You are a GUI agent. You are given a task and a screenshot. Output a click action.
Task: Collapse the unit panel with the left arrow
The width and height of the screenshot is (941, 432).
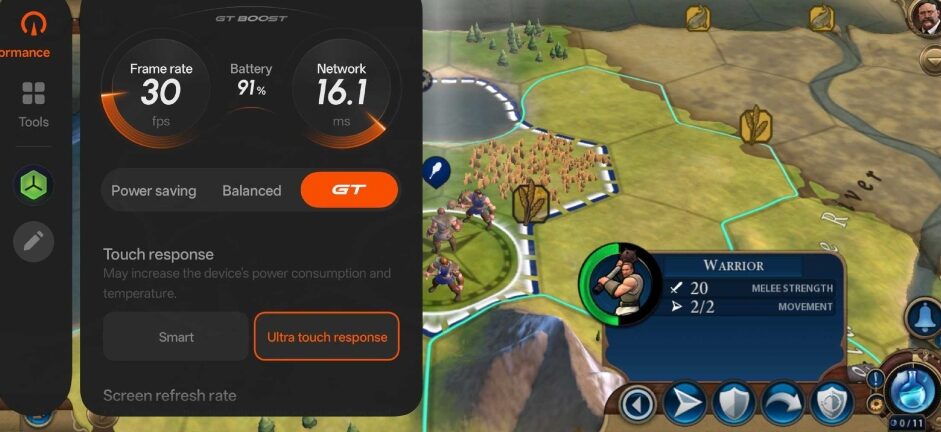pyautogui.click(x=638, y=404)
